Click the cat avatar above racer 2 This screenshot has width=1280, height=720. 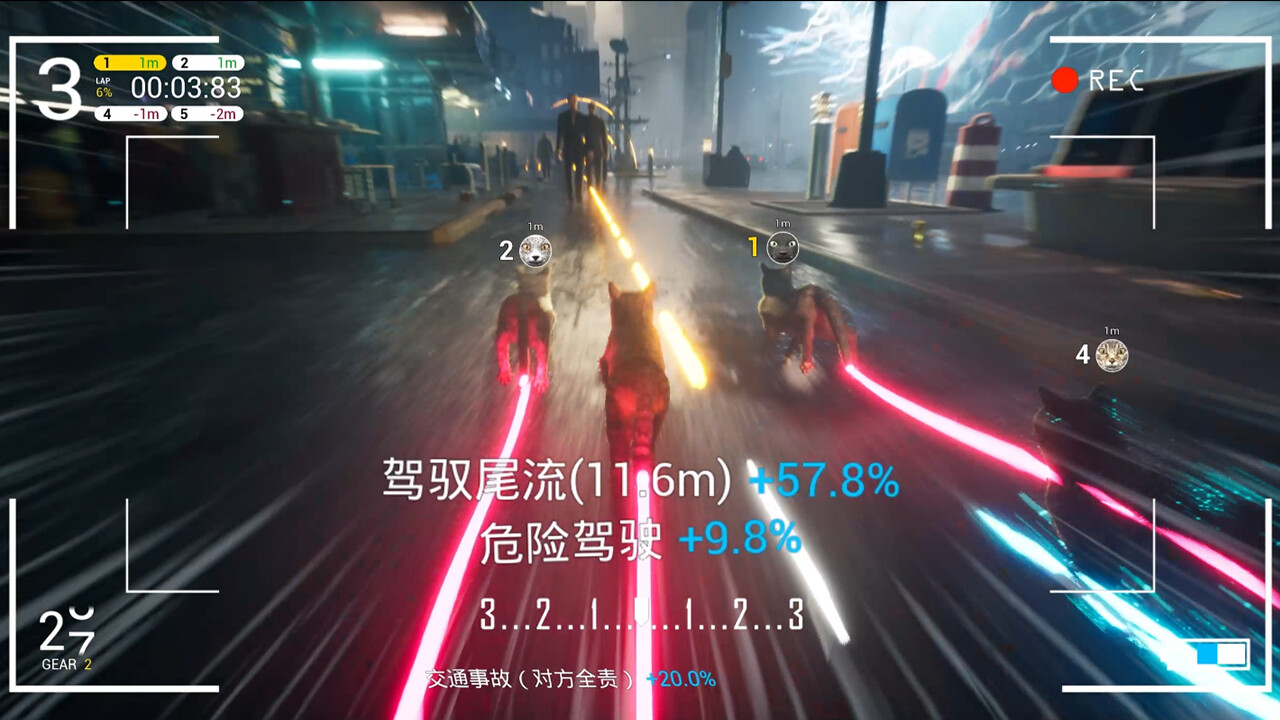(x=535, y=252)
